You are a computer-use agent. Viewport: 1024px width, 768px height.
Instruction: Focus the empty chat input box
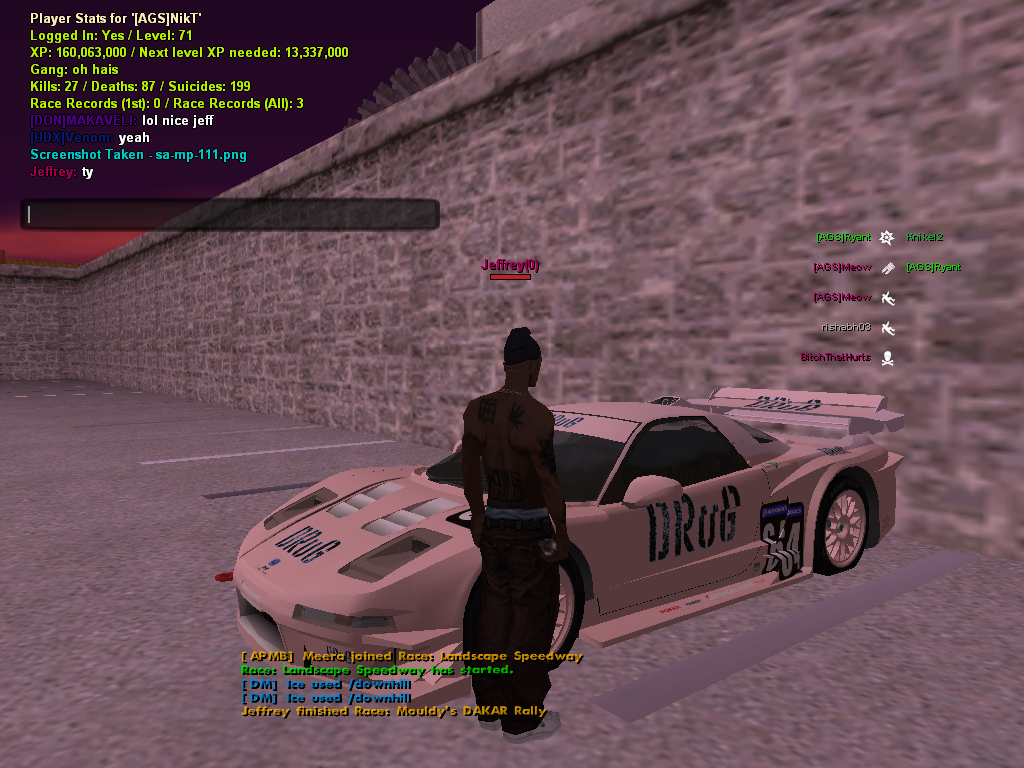(x=230, y=214)
